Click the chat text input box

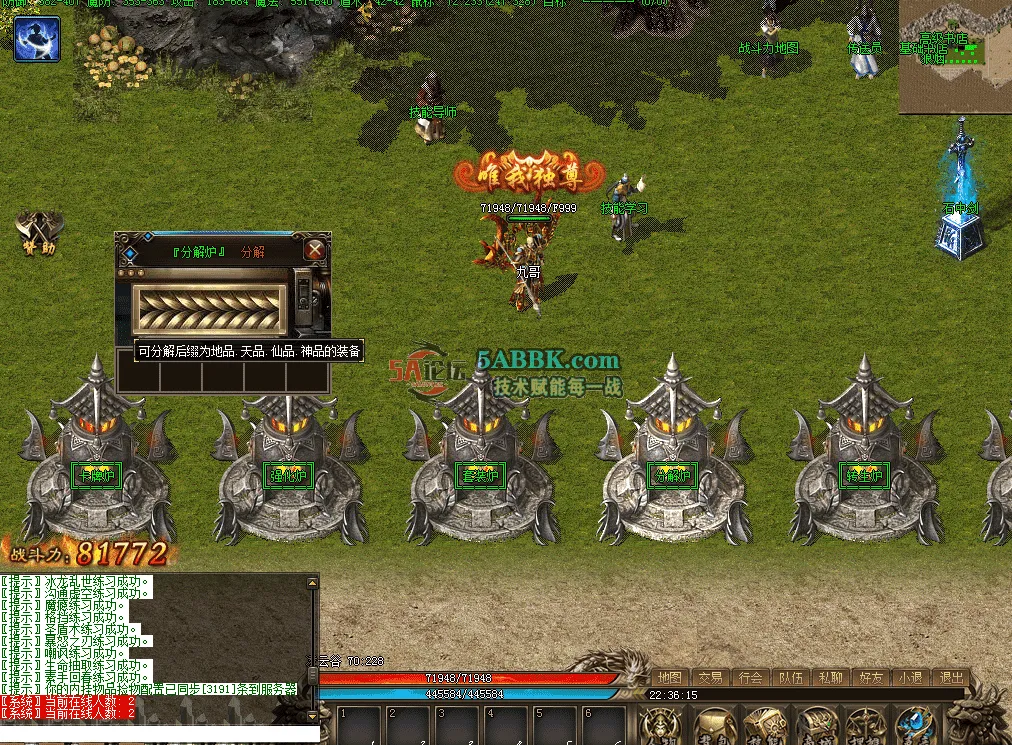[150, 735]
